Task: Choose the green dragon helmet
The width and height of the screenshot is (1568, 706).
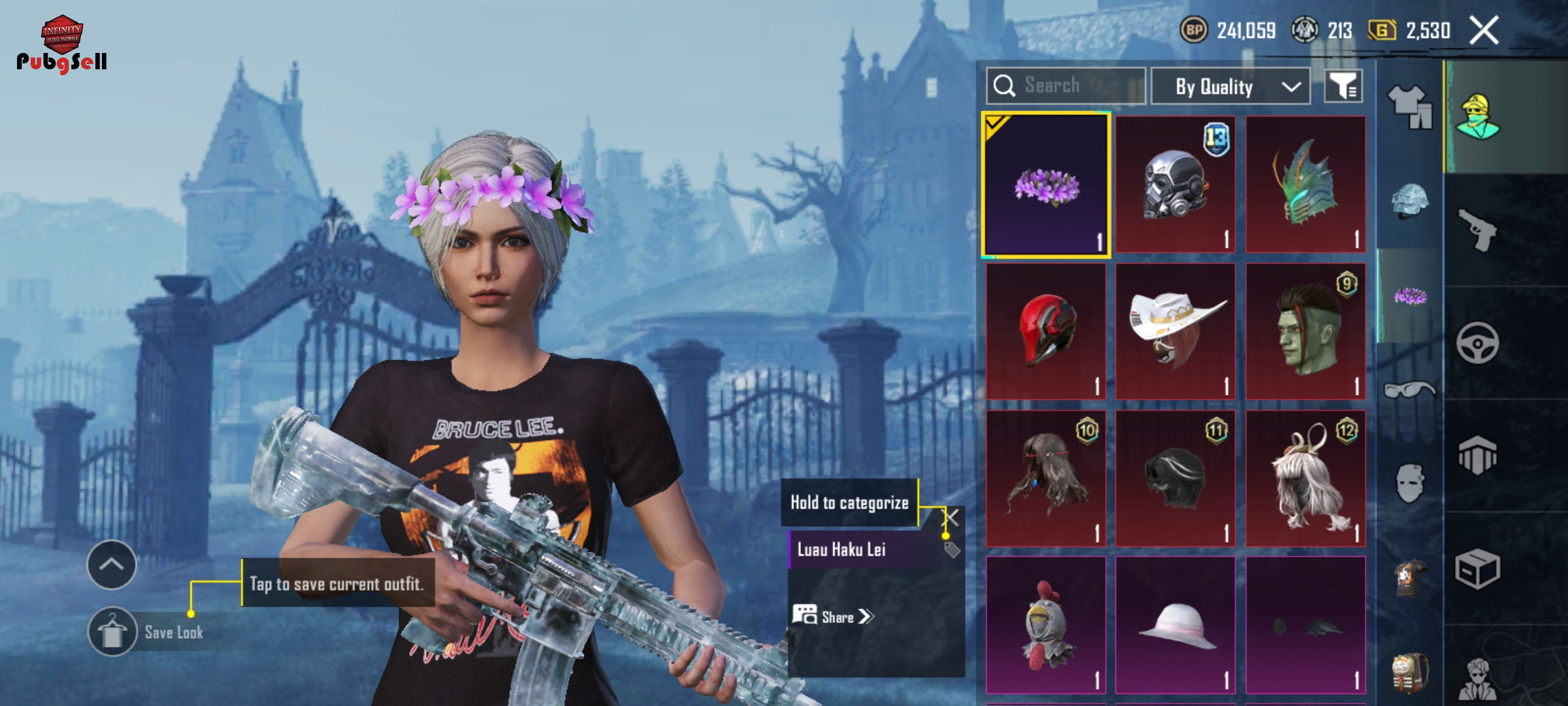Action: 1305,185
